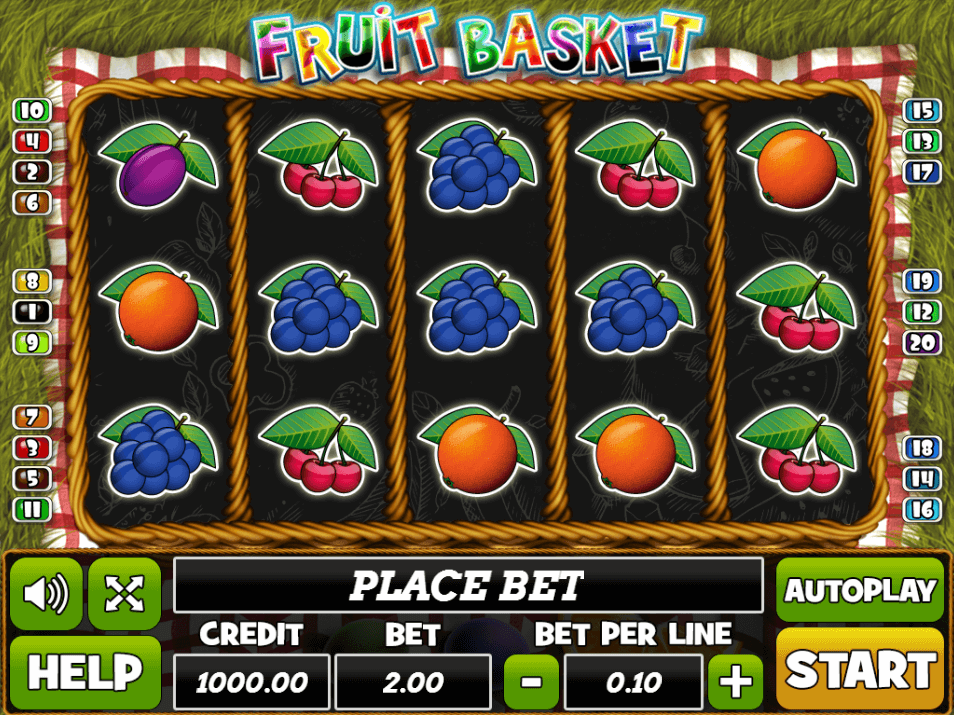Choose payline number 18 marker
Image resolution: width=954 pixels, height=715 pixels.
pos(922,447)
